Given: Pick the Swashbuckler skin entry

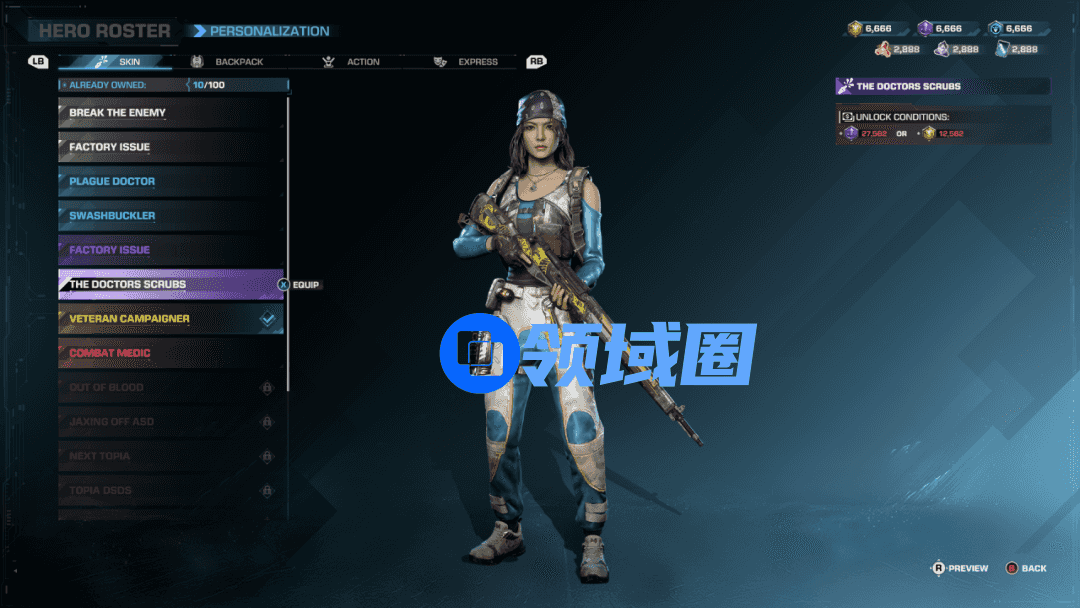Looking at the screenshot, I should (171, 216).
